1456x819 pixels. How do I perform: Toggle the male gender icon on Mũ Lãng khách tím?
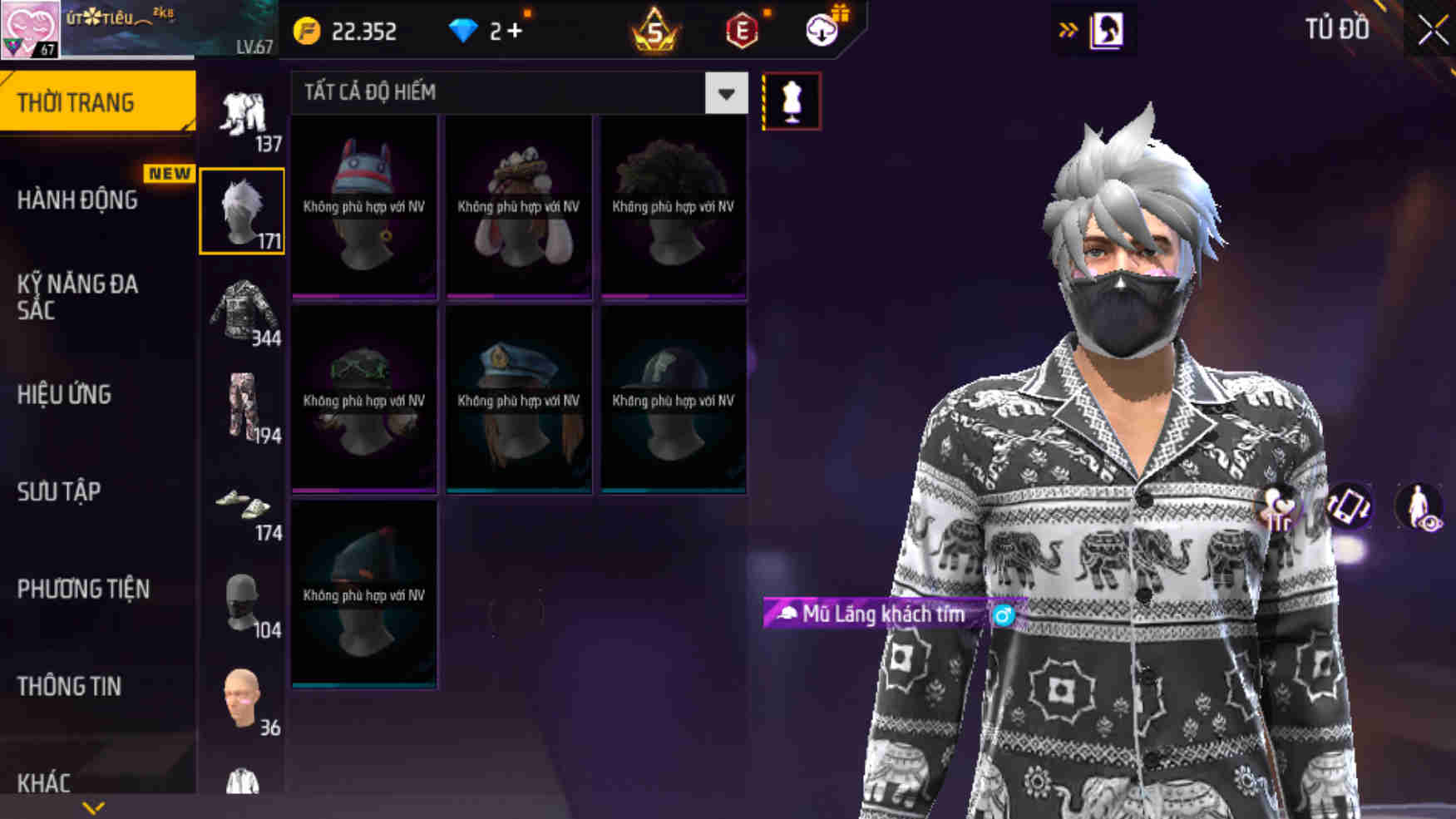pos(1004,616)
